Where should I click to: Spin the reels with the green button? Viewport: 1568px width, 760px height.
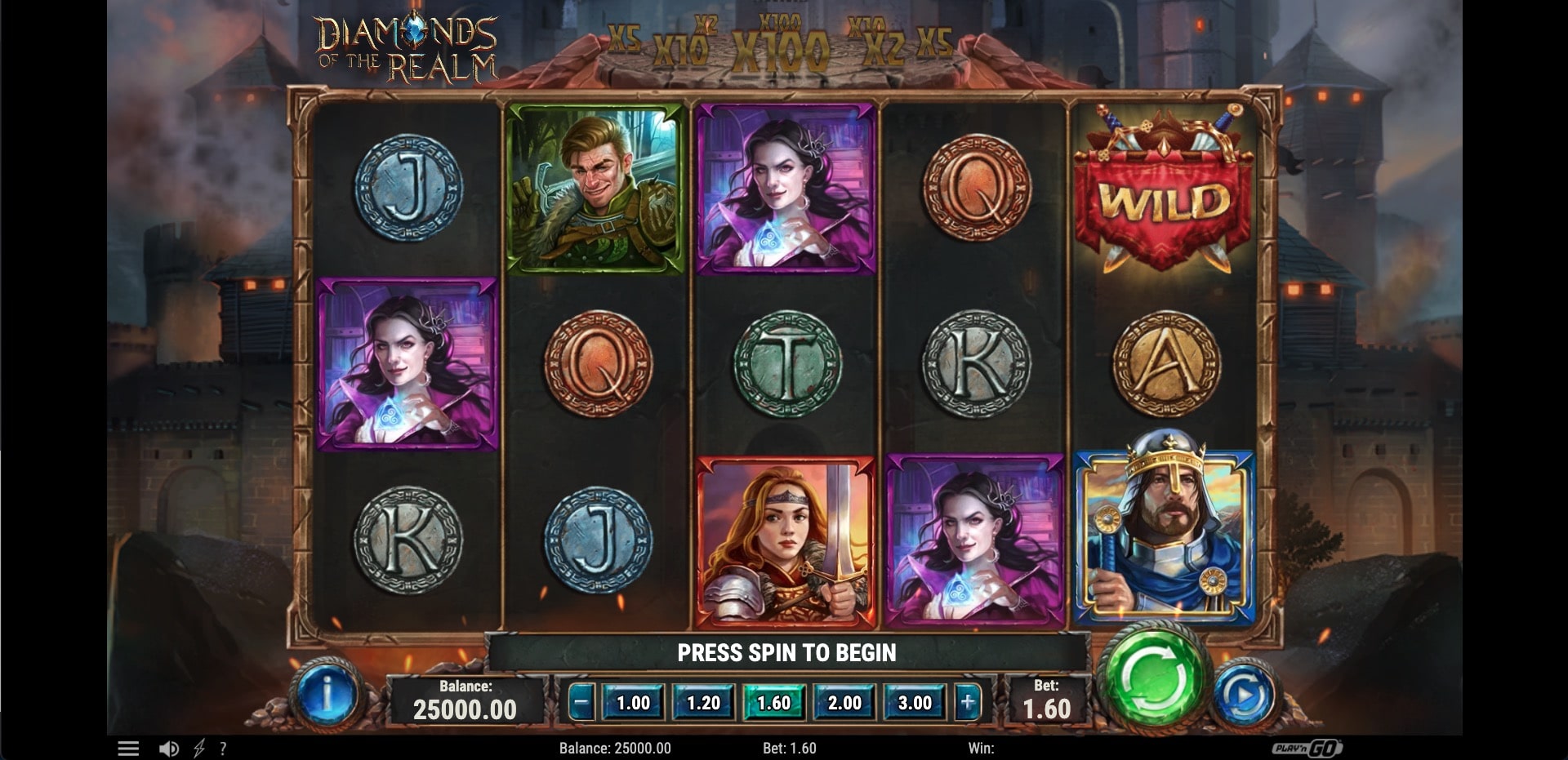pyautogui.click(x=1154, y=677)
